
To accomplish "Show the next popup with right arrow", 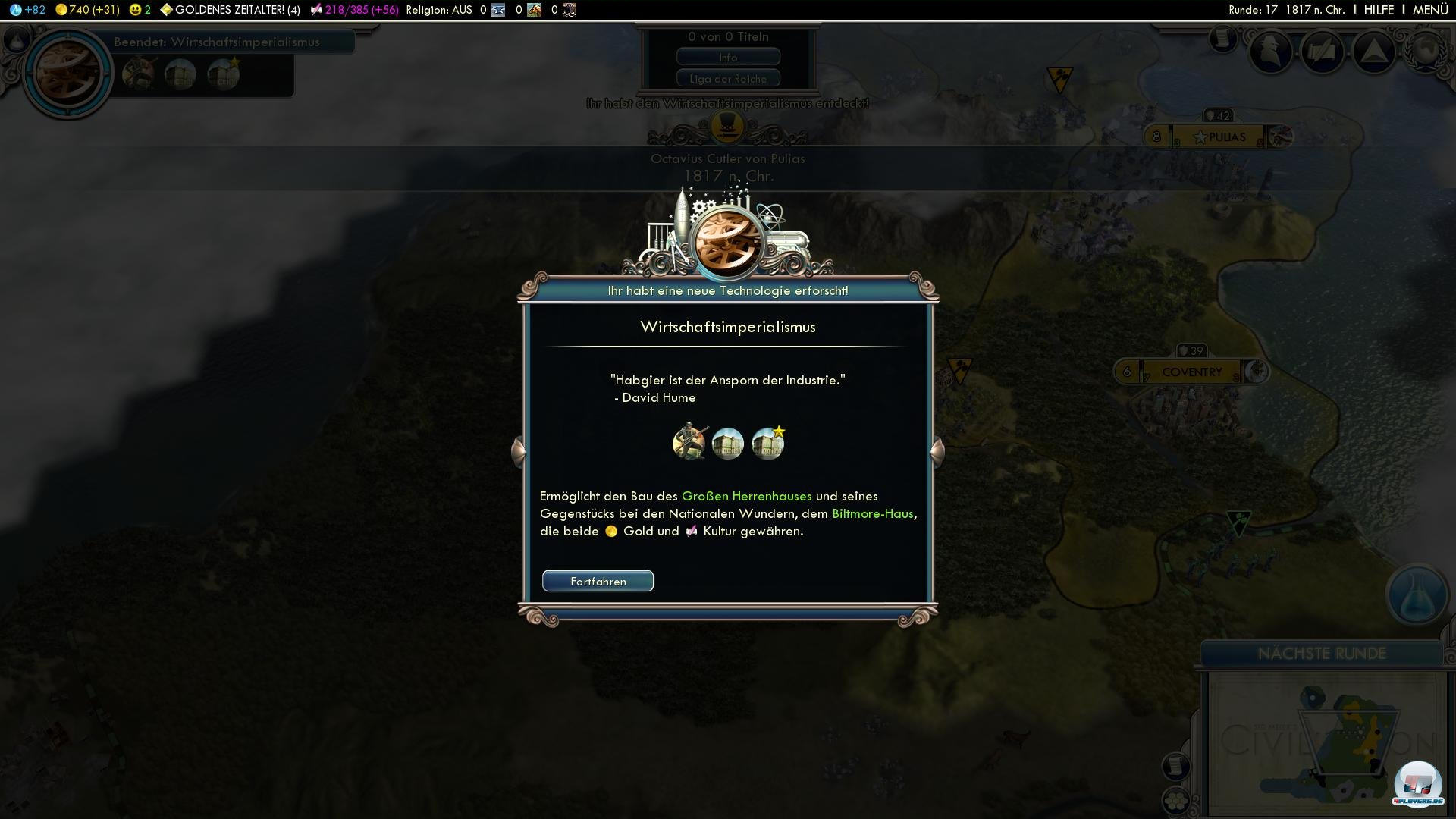I will [x=937, y=450].
